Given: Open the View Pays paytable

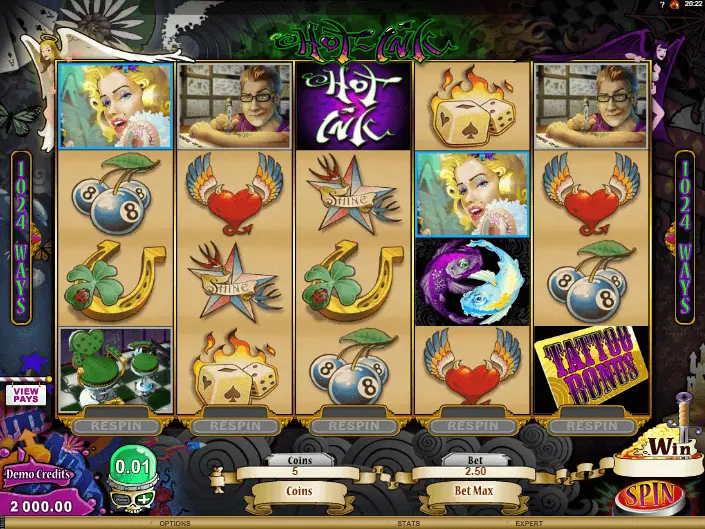Looking at the screenshot, I should tap(24, 394).
